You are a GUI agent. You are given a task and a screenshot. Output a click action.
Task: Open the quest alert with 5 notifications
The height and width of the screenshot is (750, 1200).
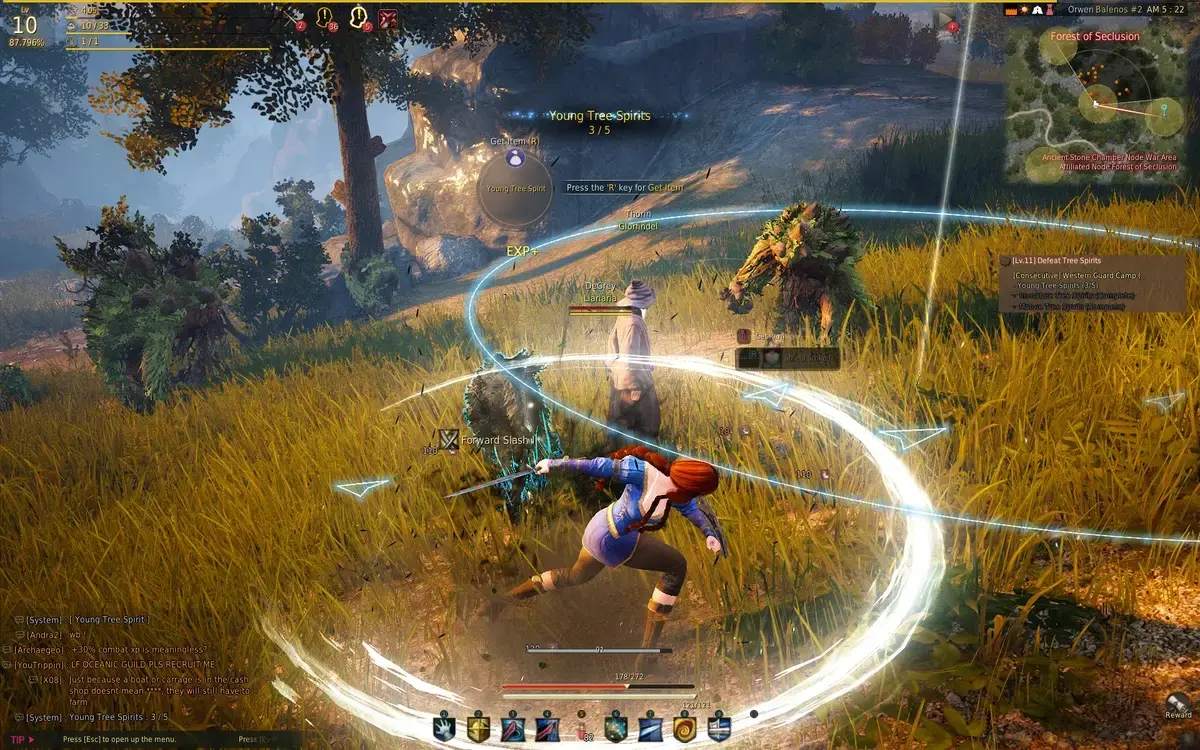coord(358,17)
